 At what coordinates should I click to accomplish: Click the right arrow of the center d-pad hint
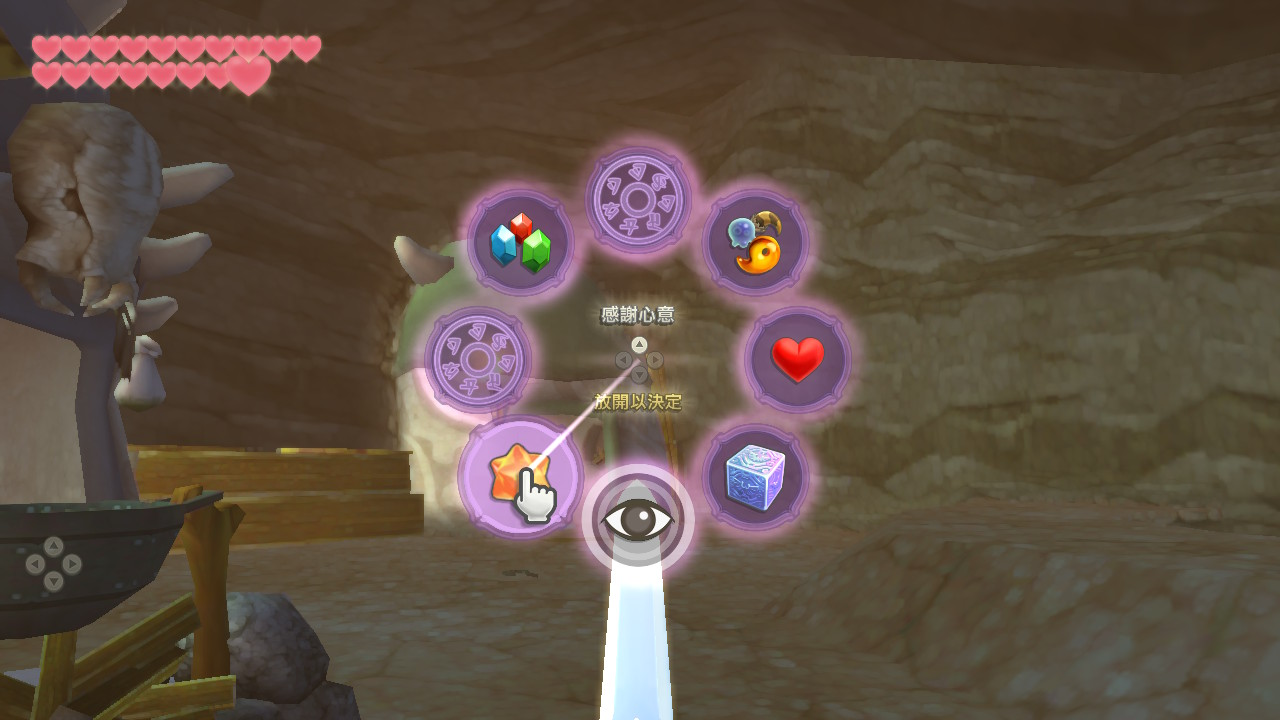(x=655, y=360)
